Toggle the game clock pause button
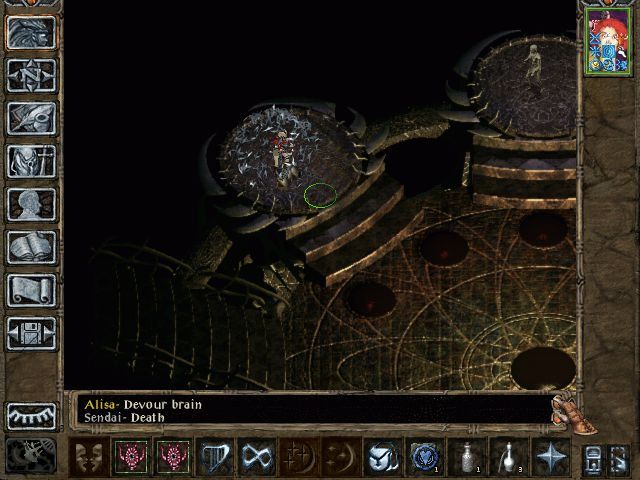This screenshot has width=640, height=480. click(x=31, y=455)
